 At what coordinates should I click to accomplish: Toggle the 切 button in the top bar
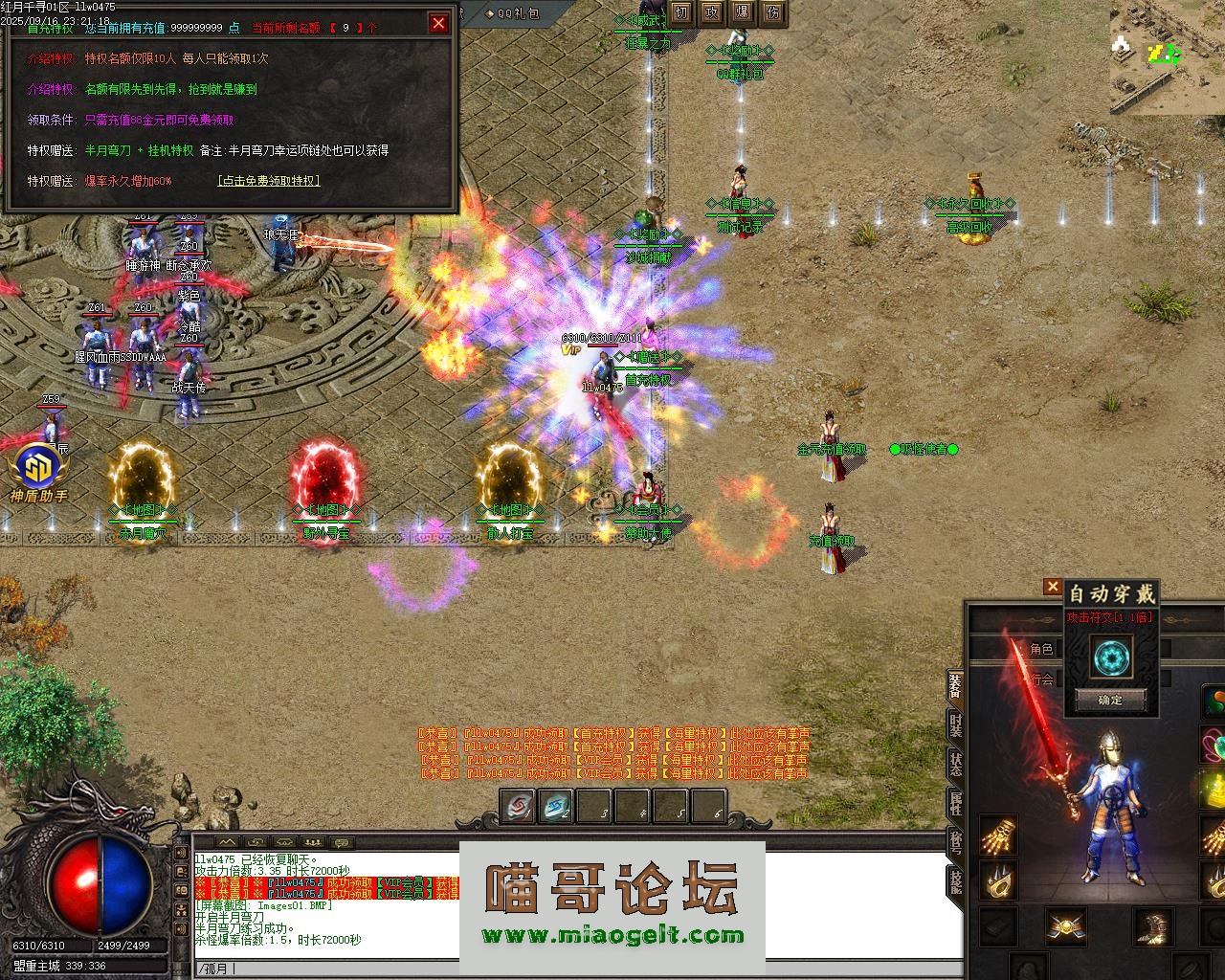click(680, 12)
